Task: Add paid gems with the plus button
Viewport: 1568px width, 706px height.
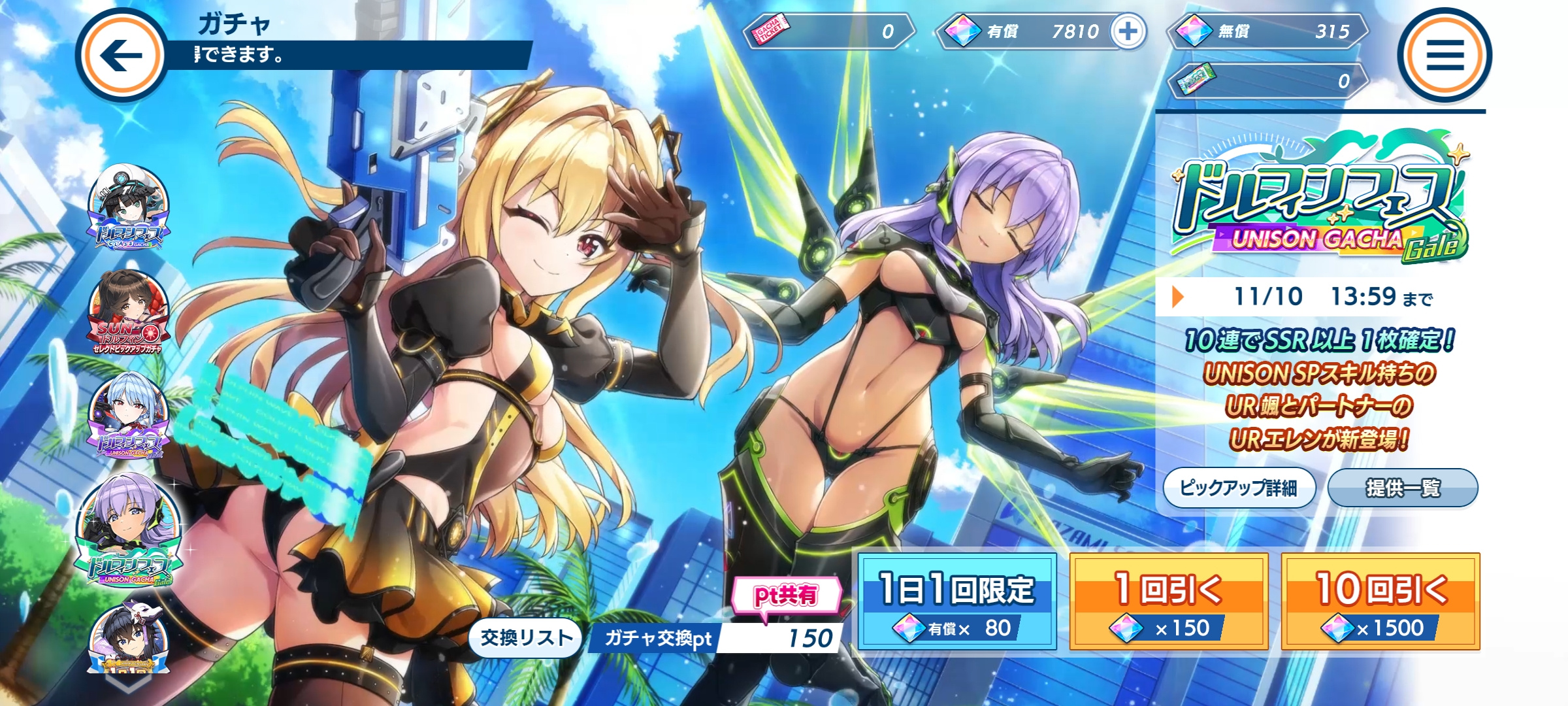Action: pos(1128,31)
